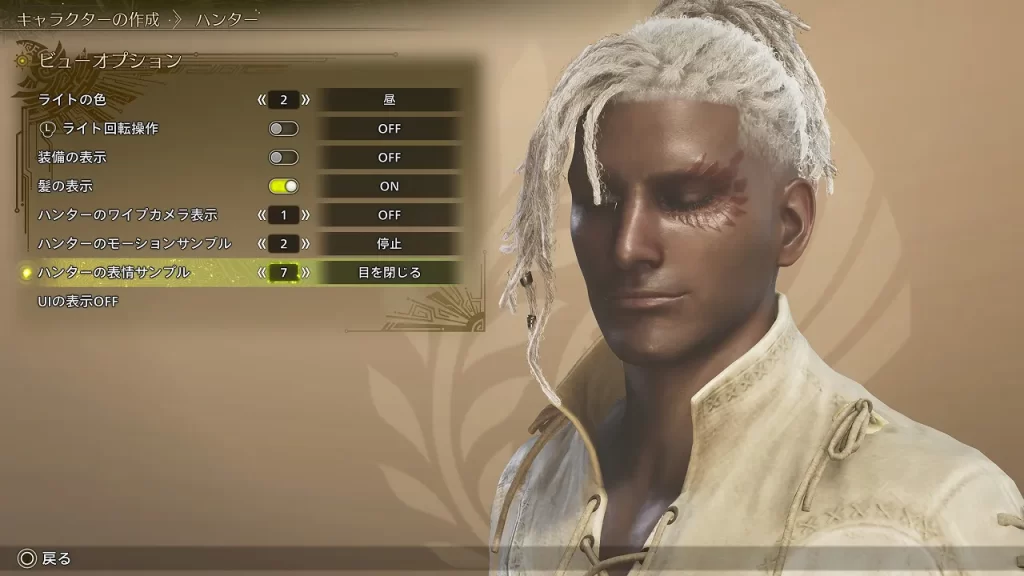Decrease the ハンターのモーションサンプル value
Viewport: 1024px width, 576px height.
262,243
